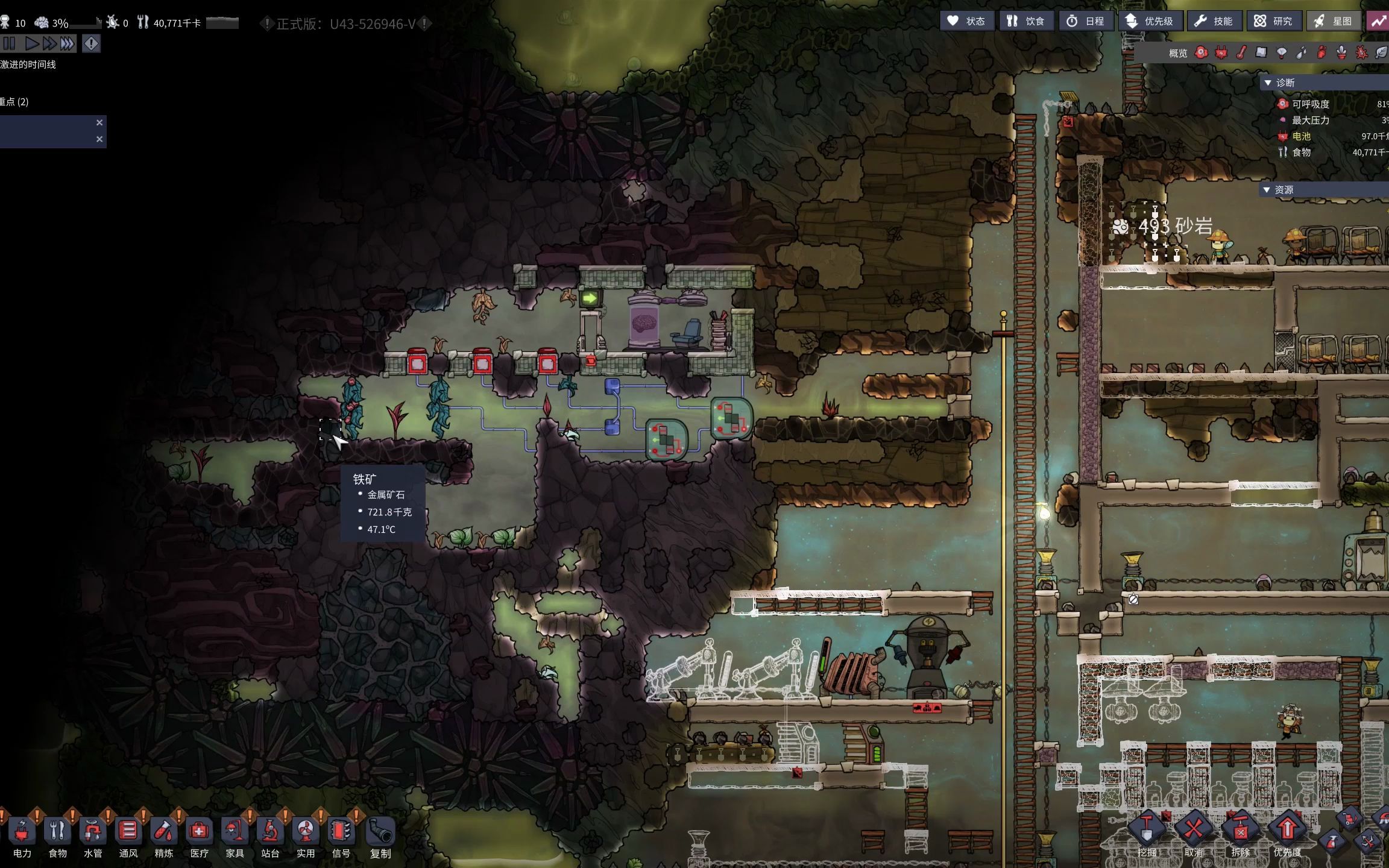Open the 研究 (Research) tree
The width and height of the screenshot is (1389, 868).
(1273, 21)
